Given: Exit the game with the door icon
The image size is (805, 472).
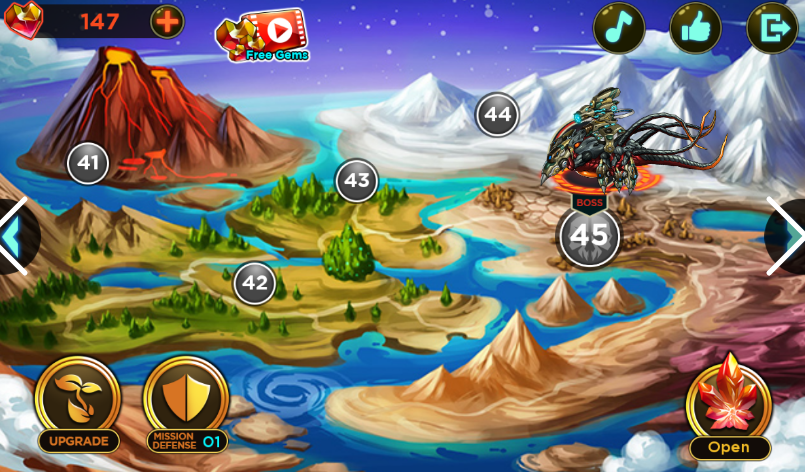Looking at the screenshot, I should [771, 28].
